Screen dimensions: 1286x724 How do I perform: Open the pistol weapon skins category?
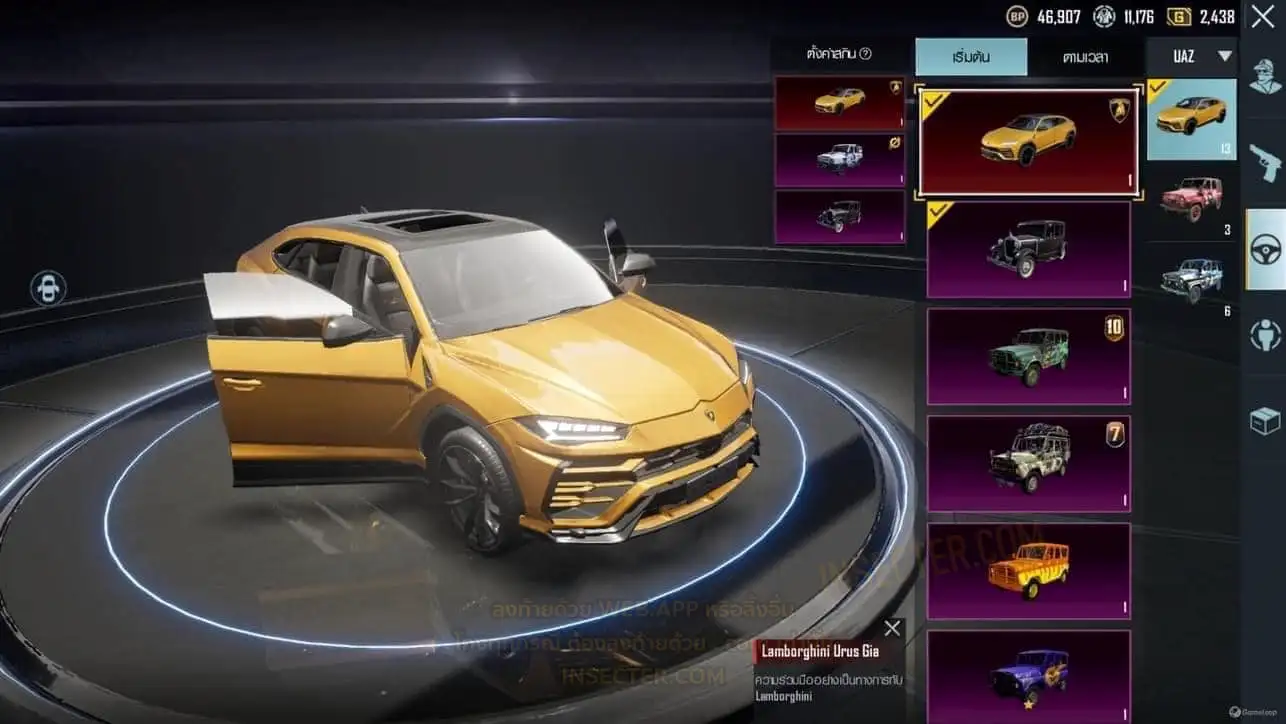[1265, 160]
